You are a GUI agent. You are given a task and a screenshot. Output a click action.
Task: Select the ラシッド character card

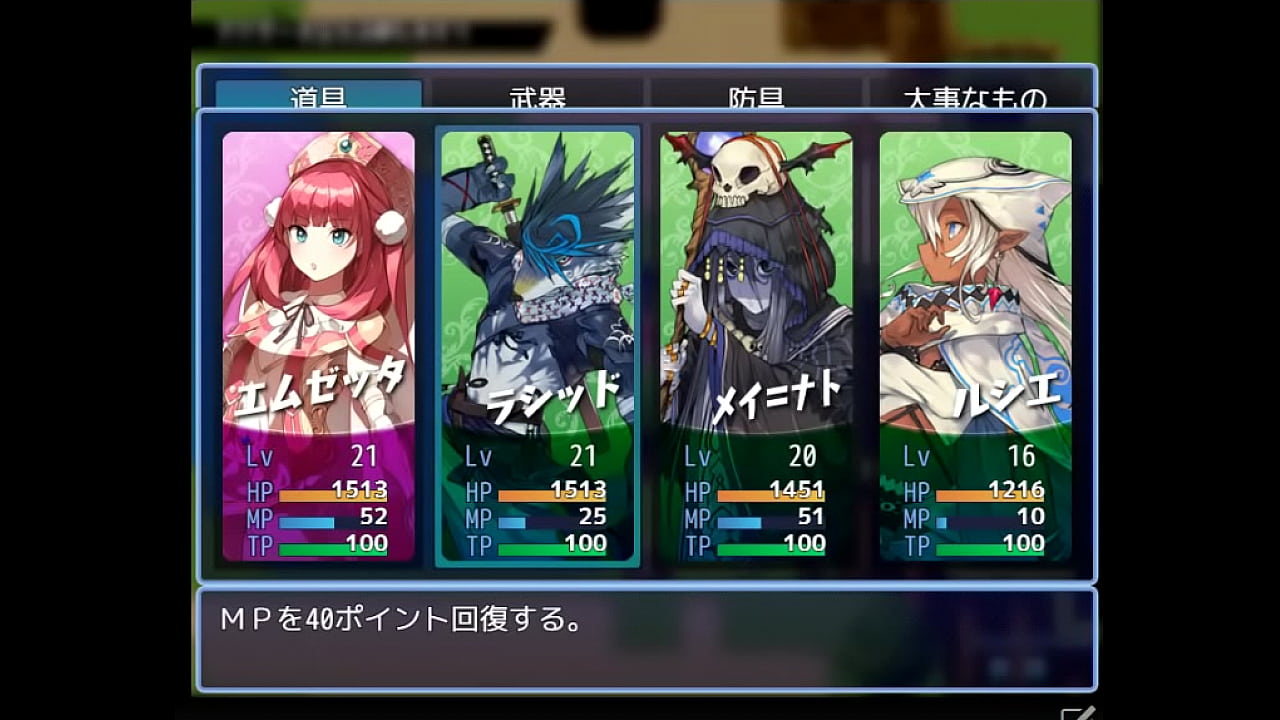537,346
